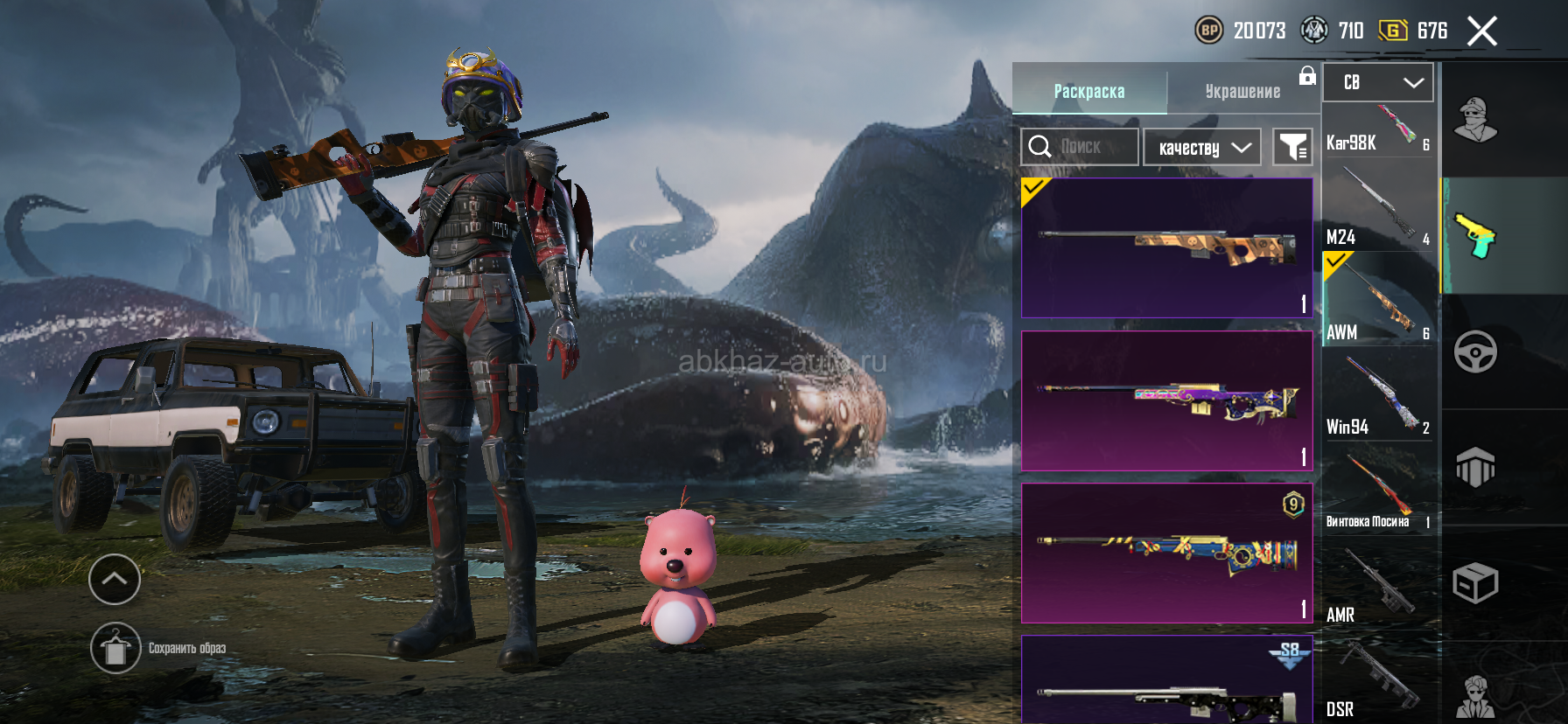Select the orange pumpkin AWM skin

pos(1167,248)
